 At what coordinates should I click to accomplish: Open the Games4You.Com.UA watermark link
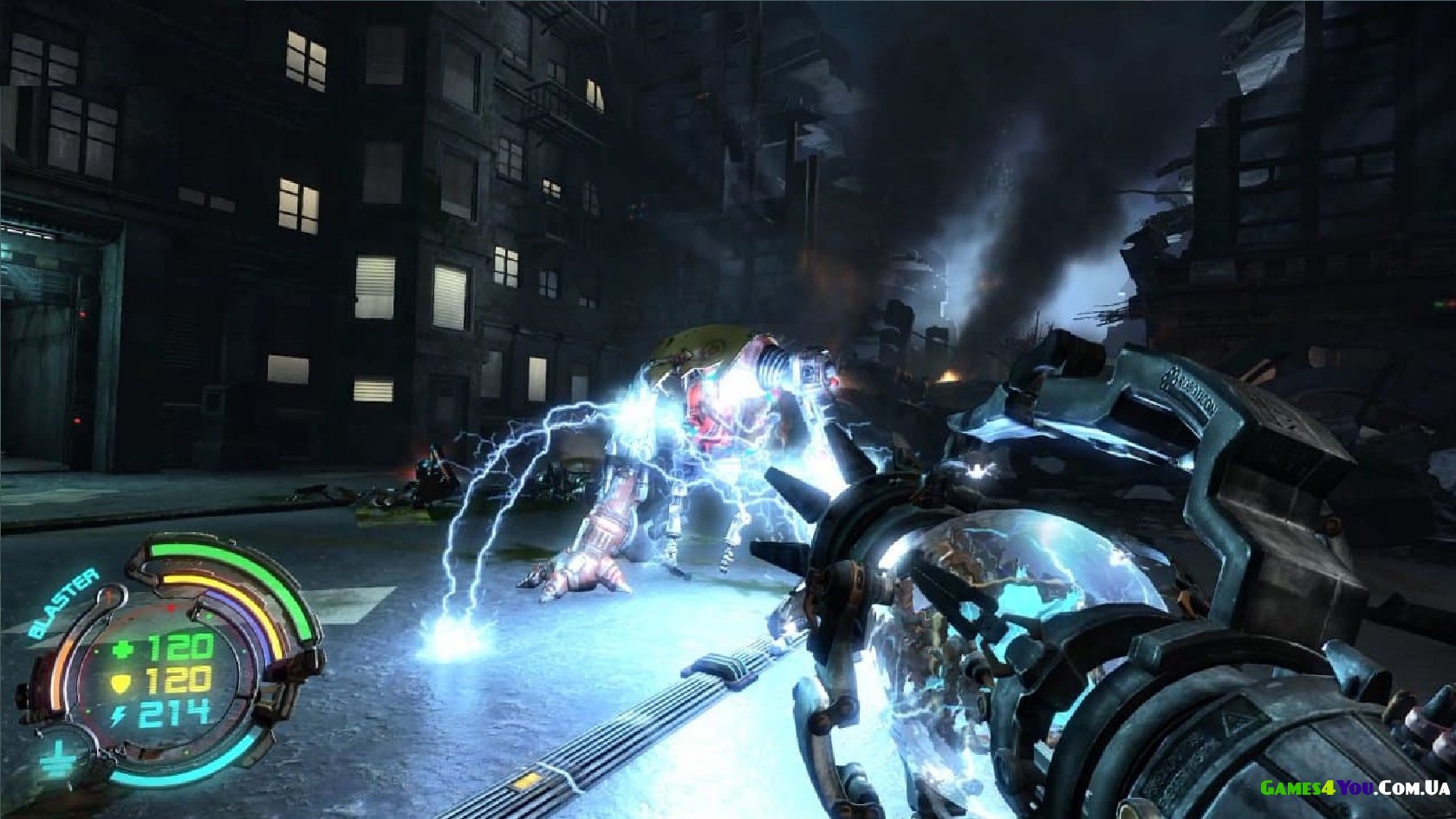point(1355,787)
